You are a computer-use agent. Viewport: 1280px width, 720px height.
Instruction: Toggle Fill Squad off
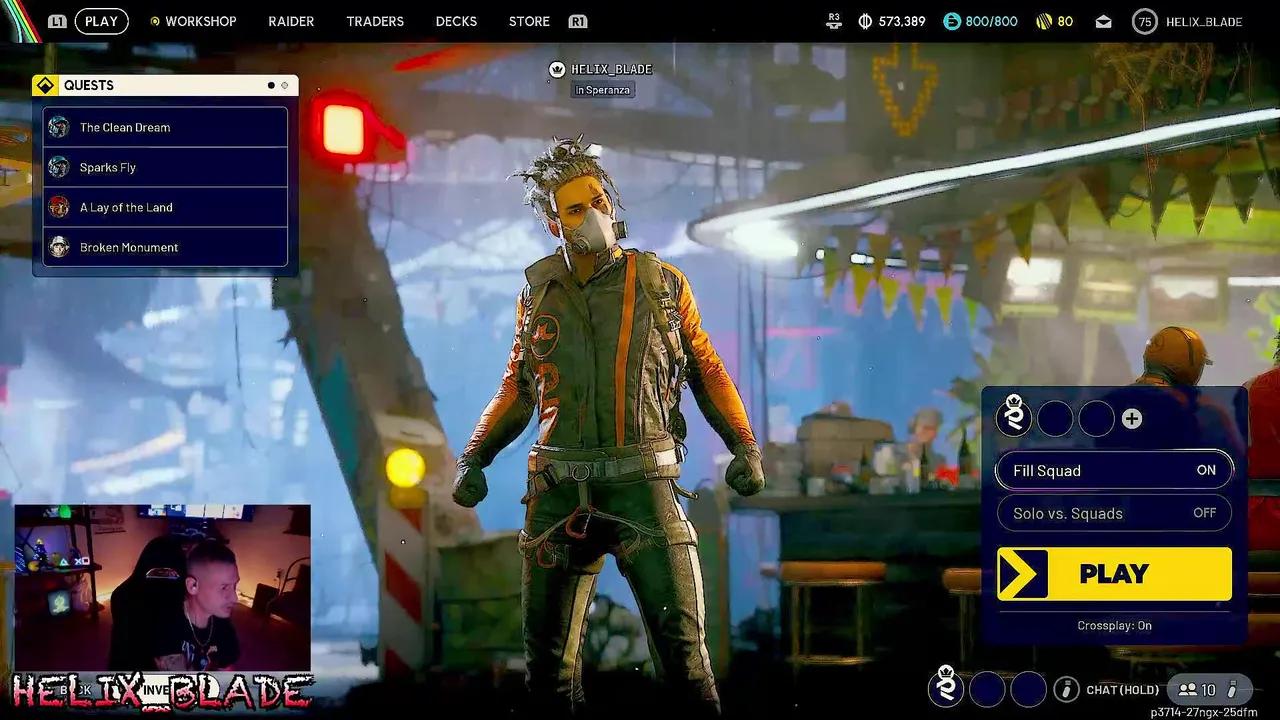click(x=1113, y=470)
